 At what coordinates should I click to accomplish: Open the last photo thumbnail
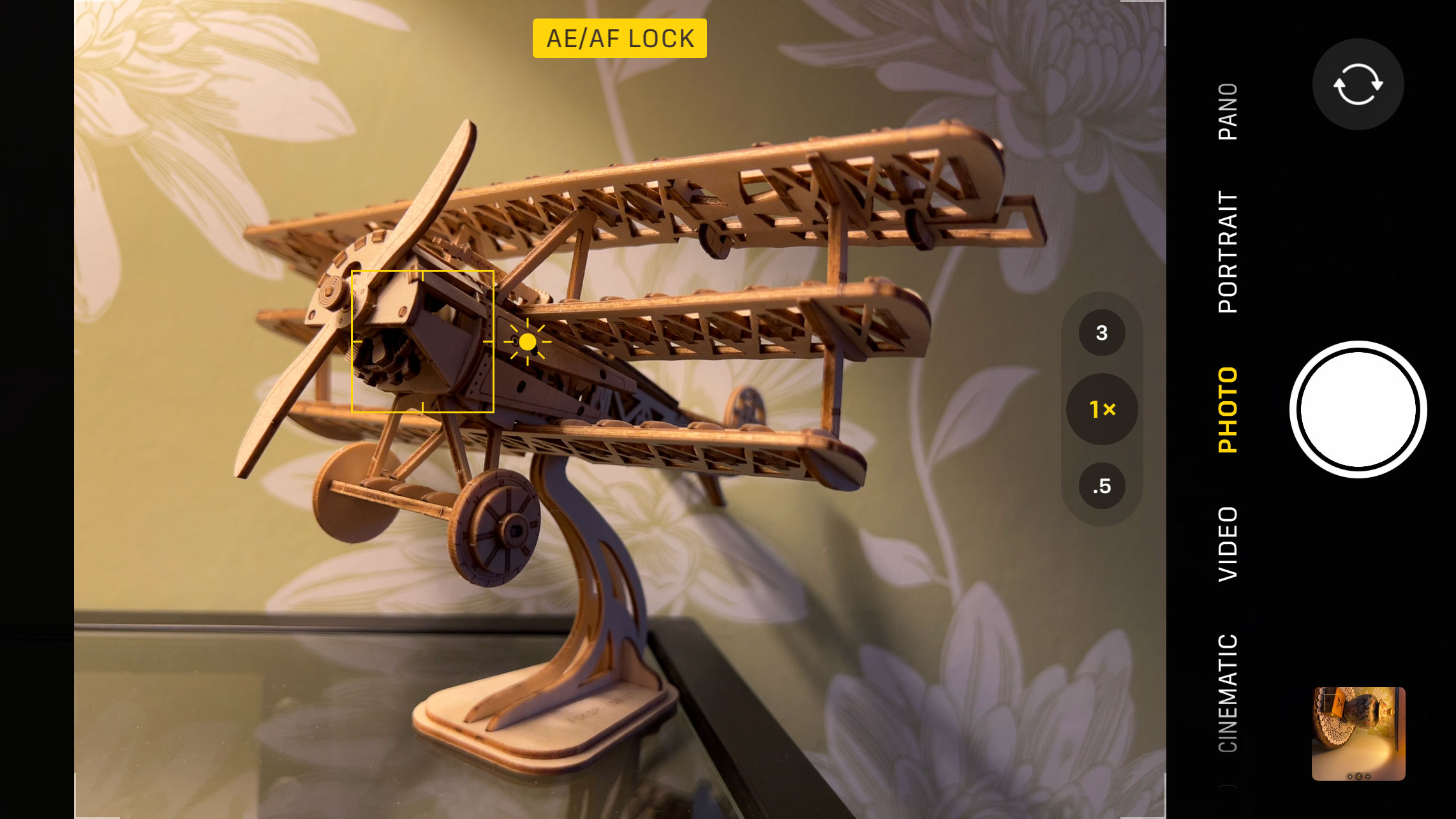tap(1358, 733)
